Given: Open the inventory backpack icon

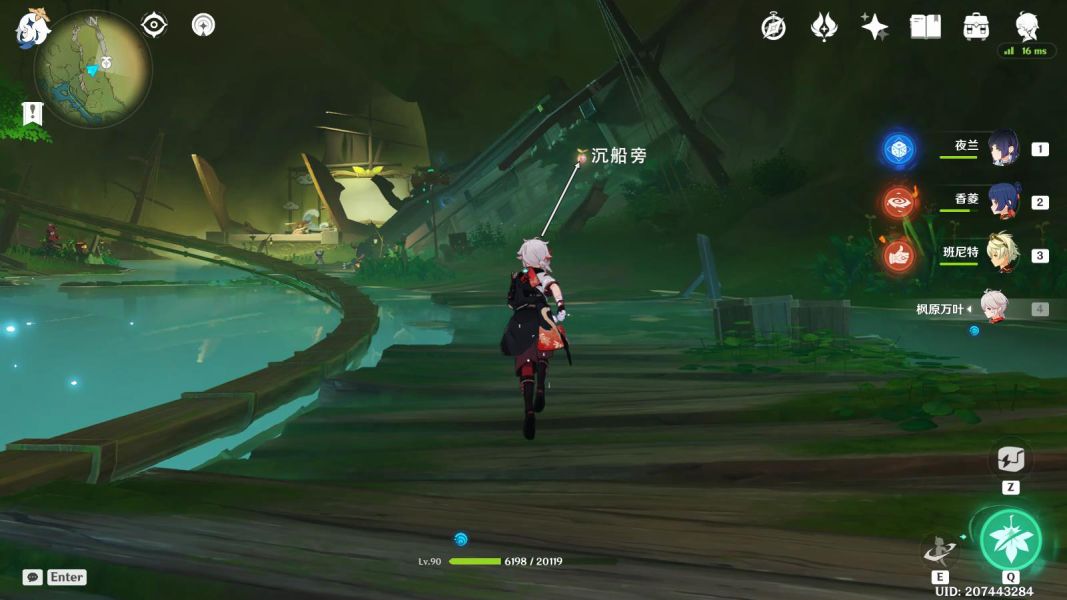Looking at the screenshot, I should (976, 27).
